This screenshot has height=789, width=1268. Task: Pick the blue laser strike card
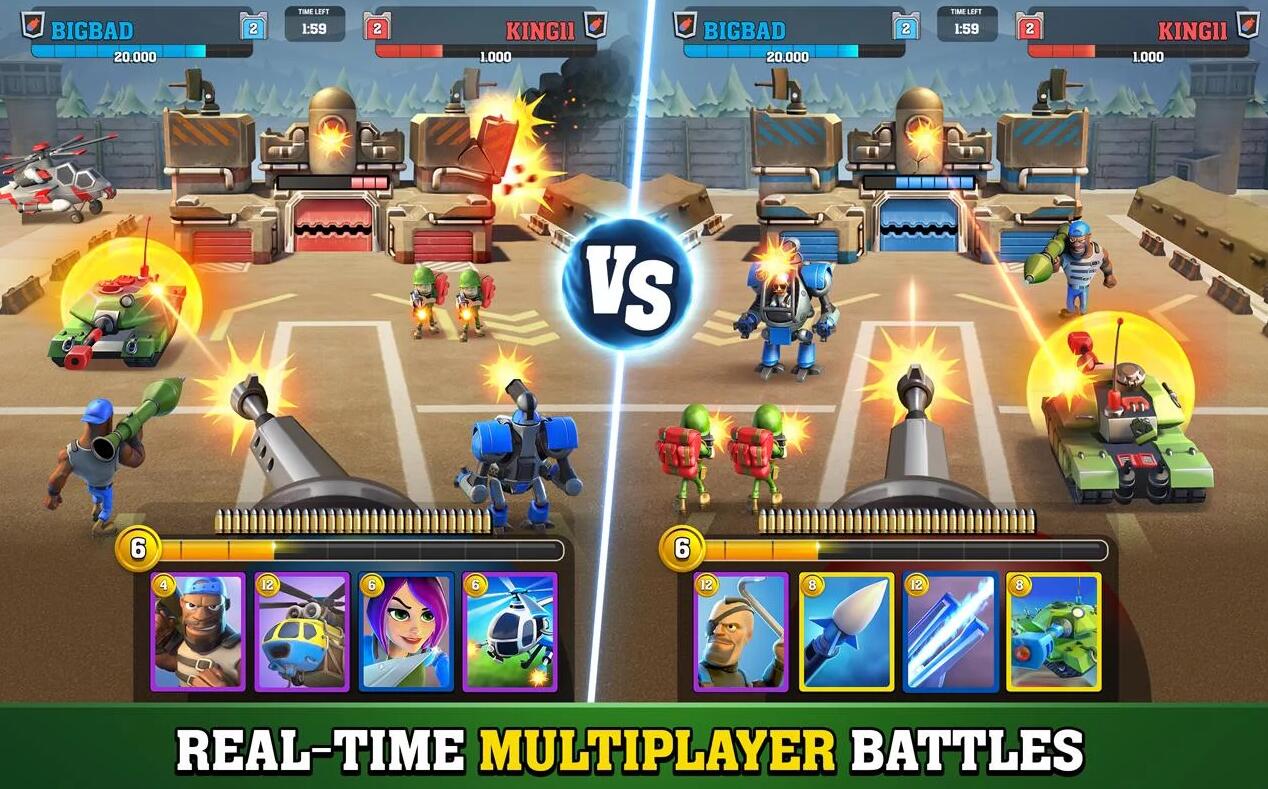point(950,632)
